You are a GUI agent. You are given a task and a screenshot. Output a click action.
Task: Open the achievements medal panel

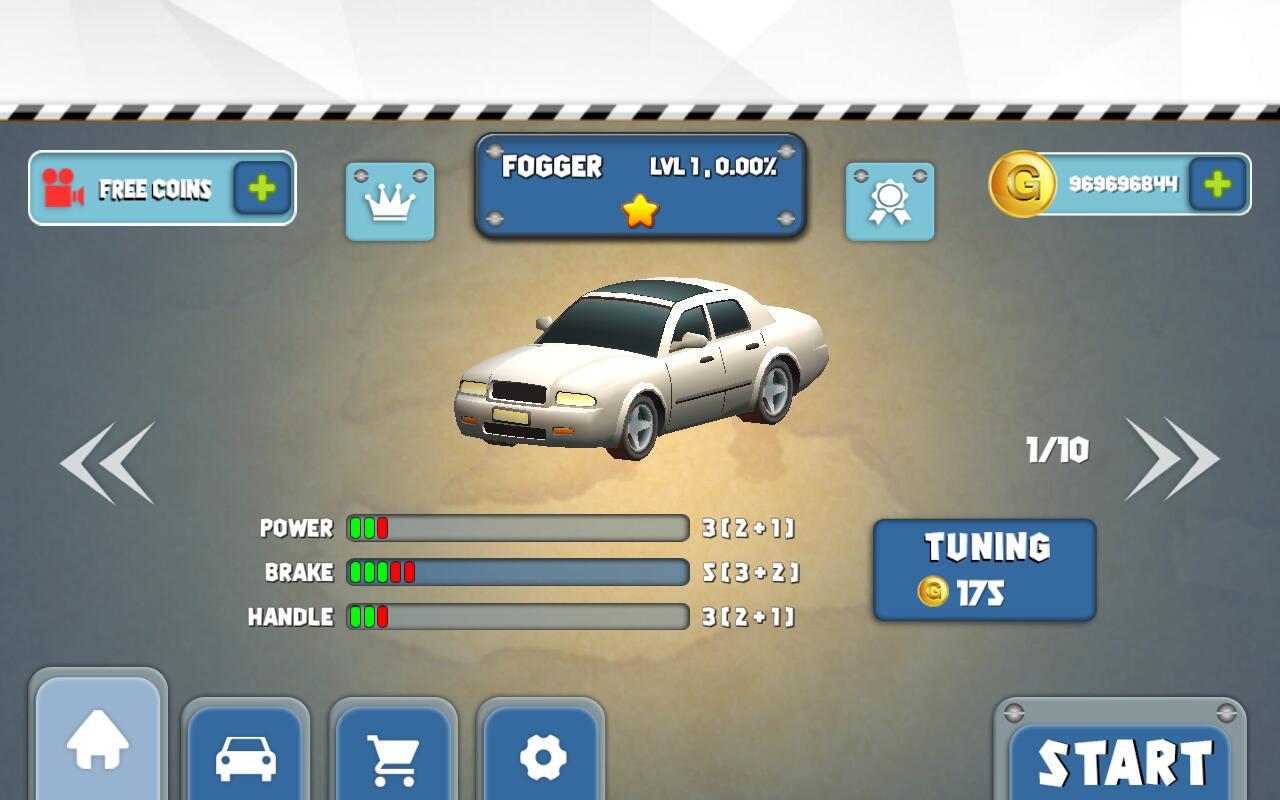(889, 200)
